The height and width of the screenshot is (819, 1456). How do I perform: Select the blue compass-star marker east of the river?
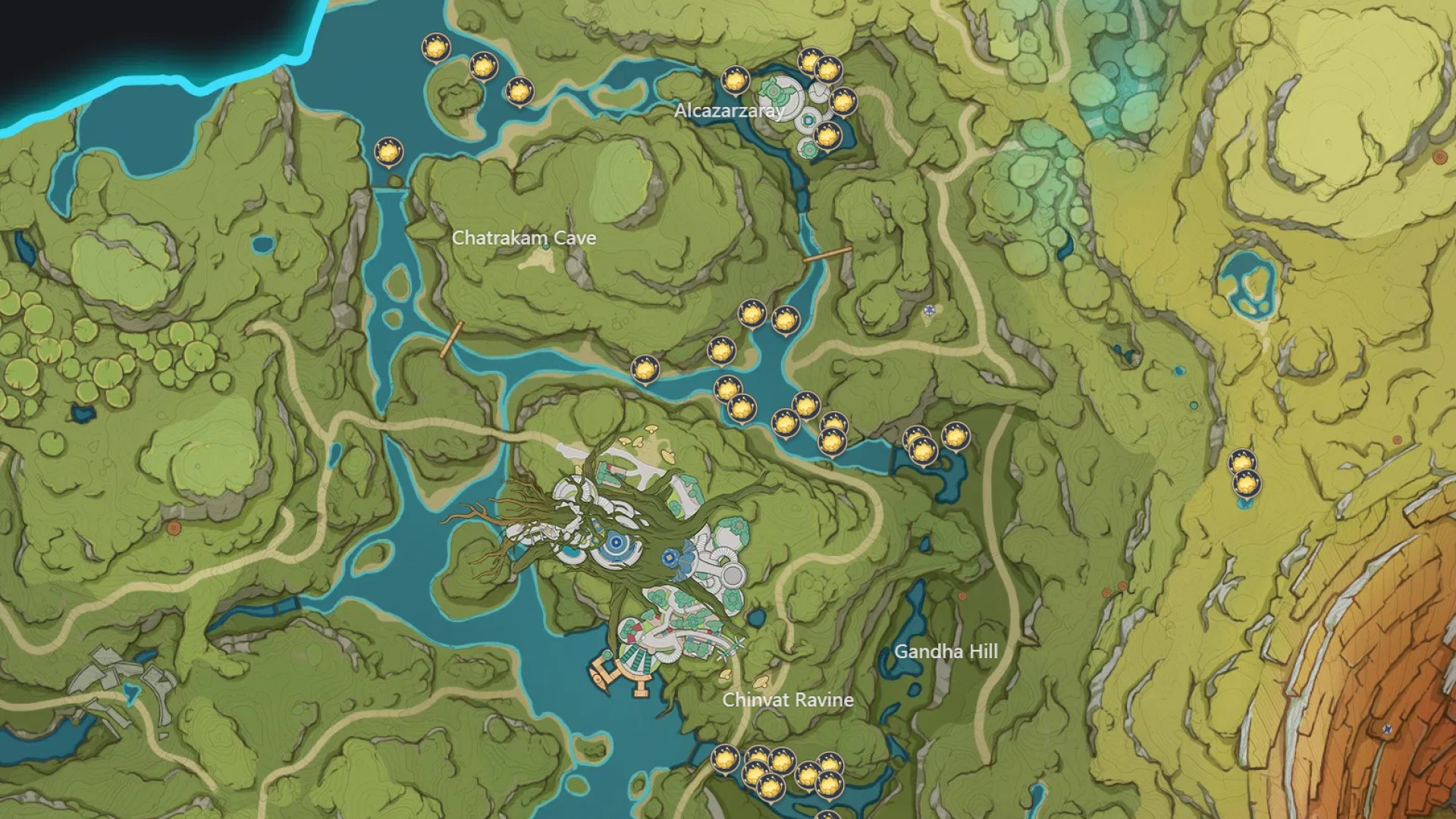coord(929,309)
